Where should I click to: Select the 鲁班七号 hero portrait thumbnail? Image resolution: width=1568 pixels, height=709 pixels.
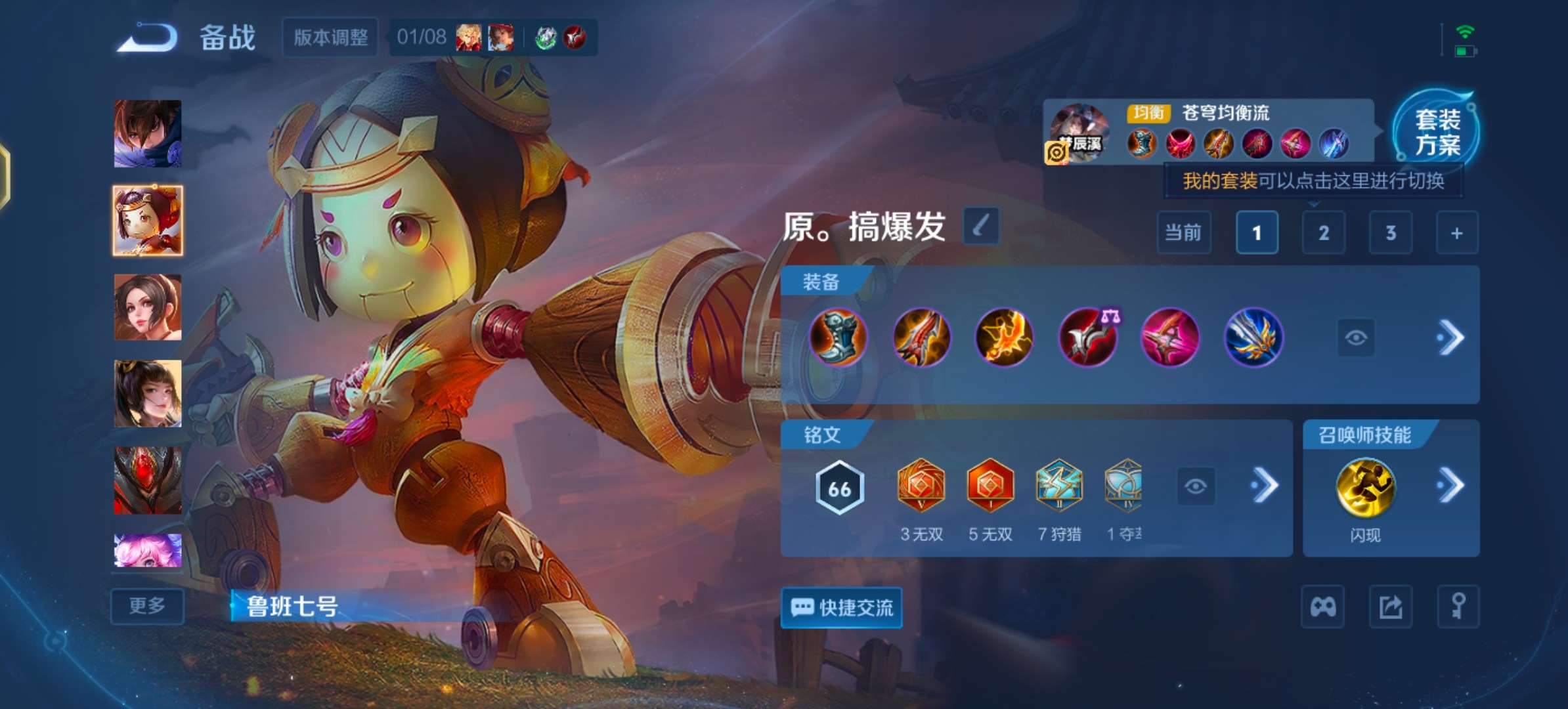147,221
